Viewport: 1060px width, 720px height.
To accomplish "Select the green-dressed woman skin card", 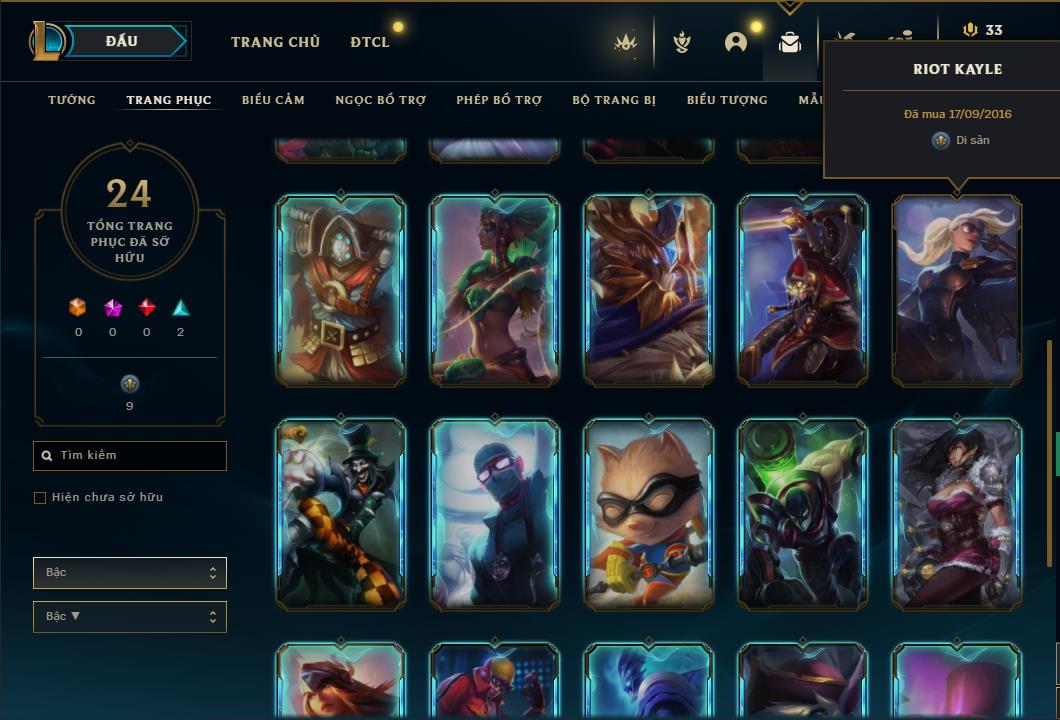I will [495, 290].
